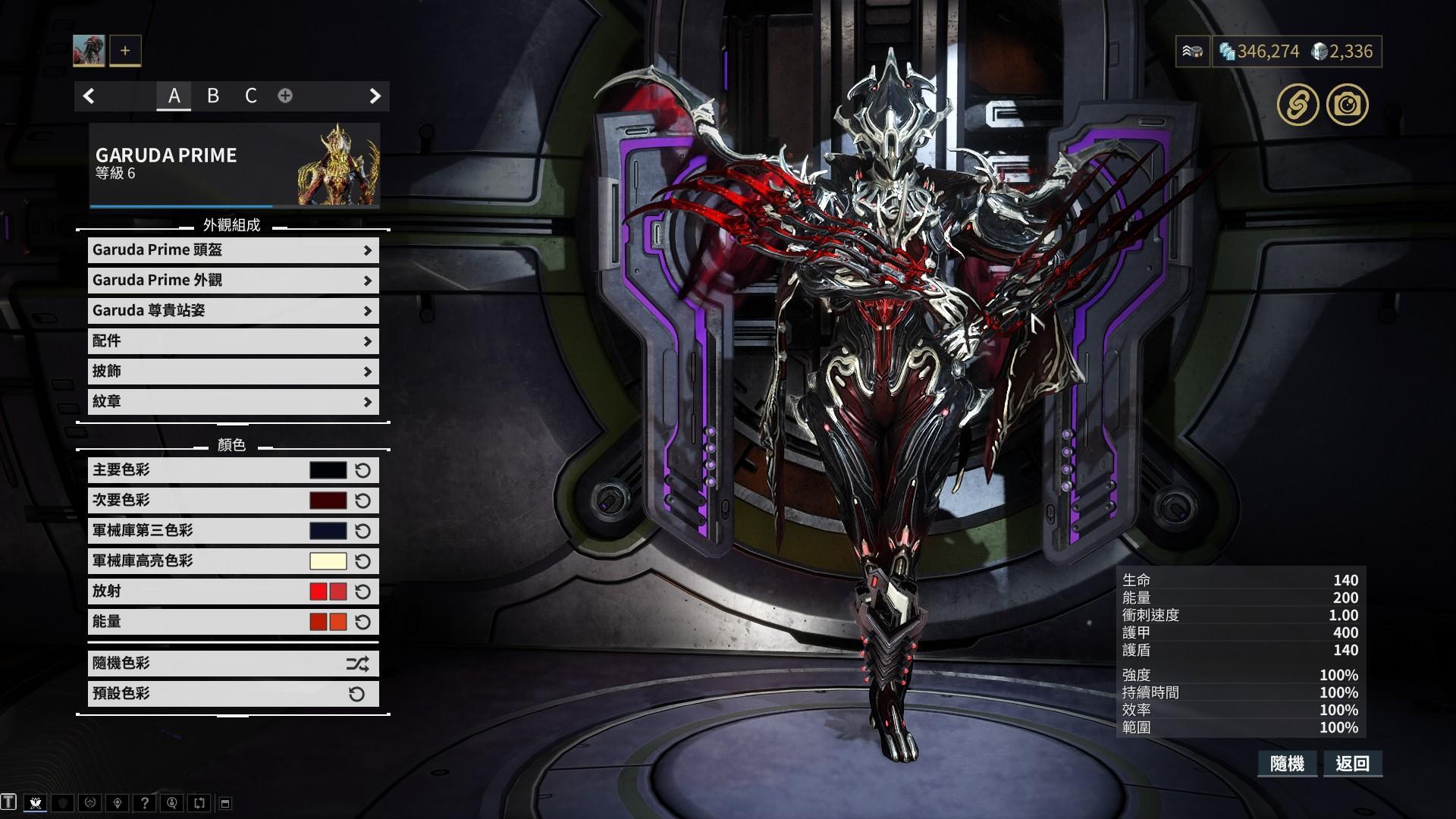Image resolution: width=1456 pixels, height=819 pixels.
Task: Click the chat icon at bottom left
Action: click(8, 802)
